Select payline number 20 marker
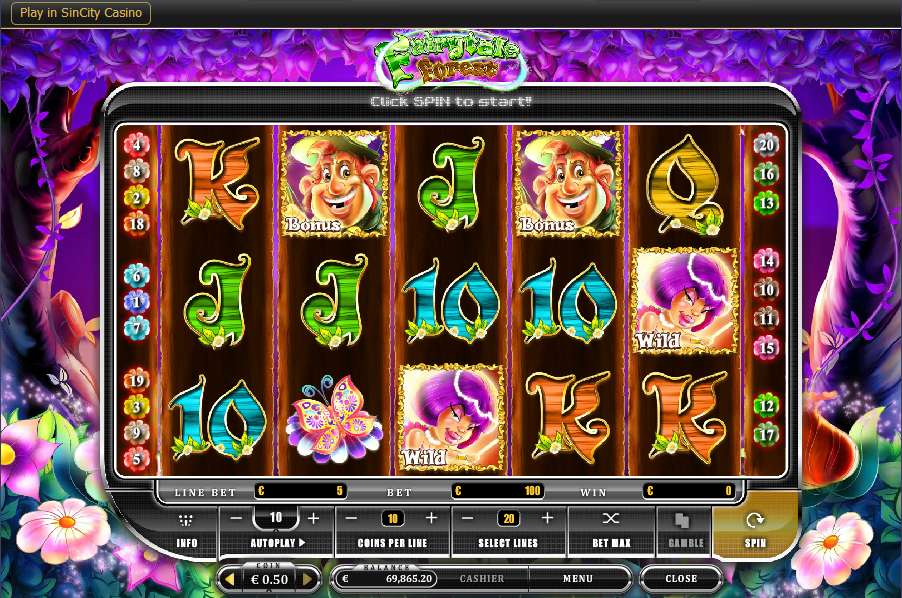The height and width of the screenshot is (598, 902). pos(765,144)
